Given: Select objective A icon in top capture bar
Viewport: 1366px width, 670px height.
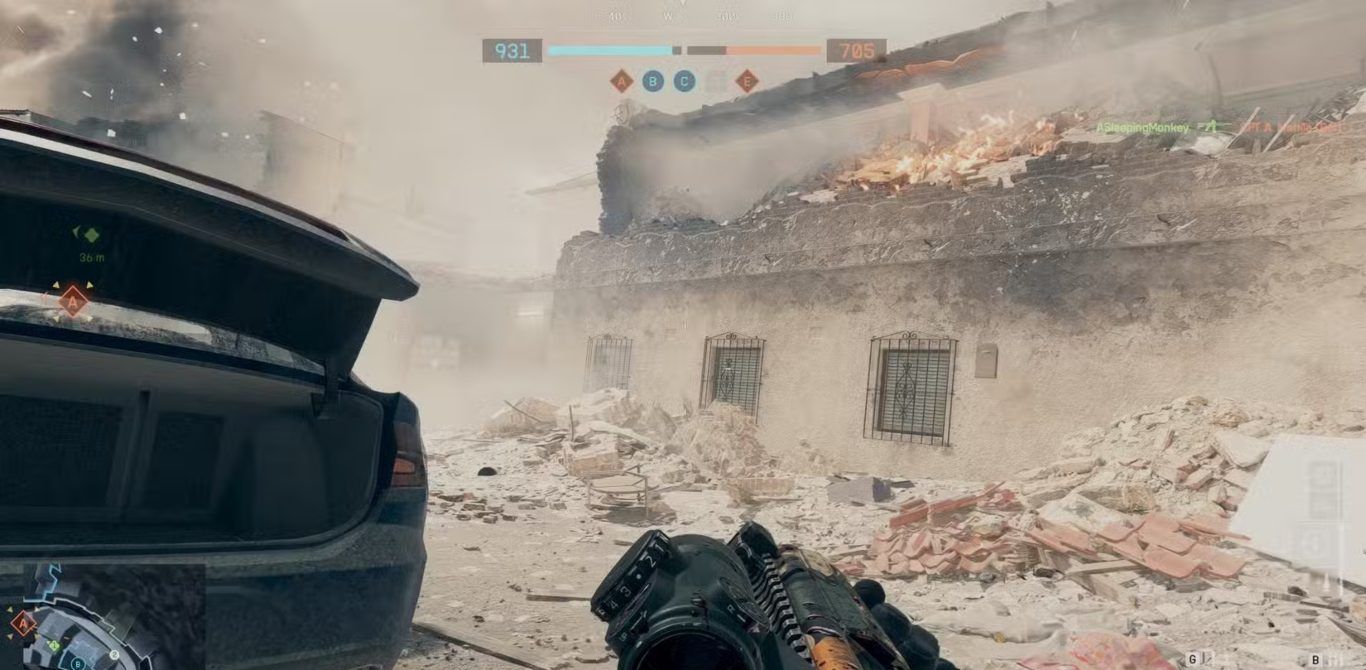Looking at the screenshot, I should coord(622,81).
